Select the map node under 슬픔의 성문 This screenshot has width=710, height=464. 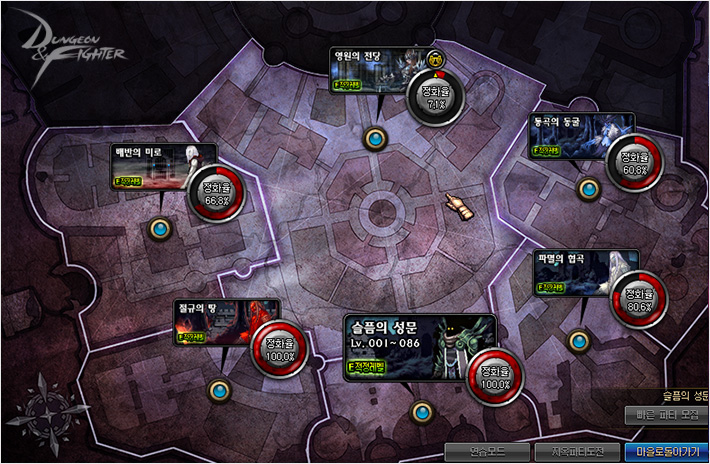pos(422,411)
